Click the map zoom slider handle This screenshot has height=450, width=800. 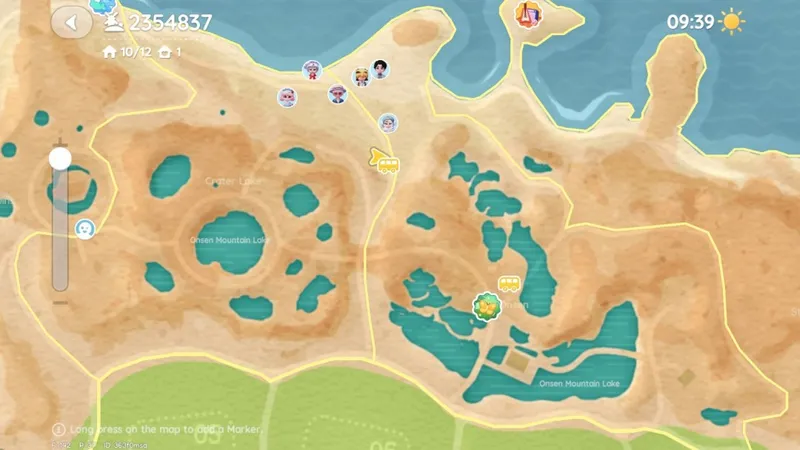(60, 158)
